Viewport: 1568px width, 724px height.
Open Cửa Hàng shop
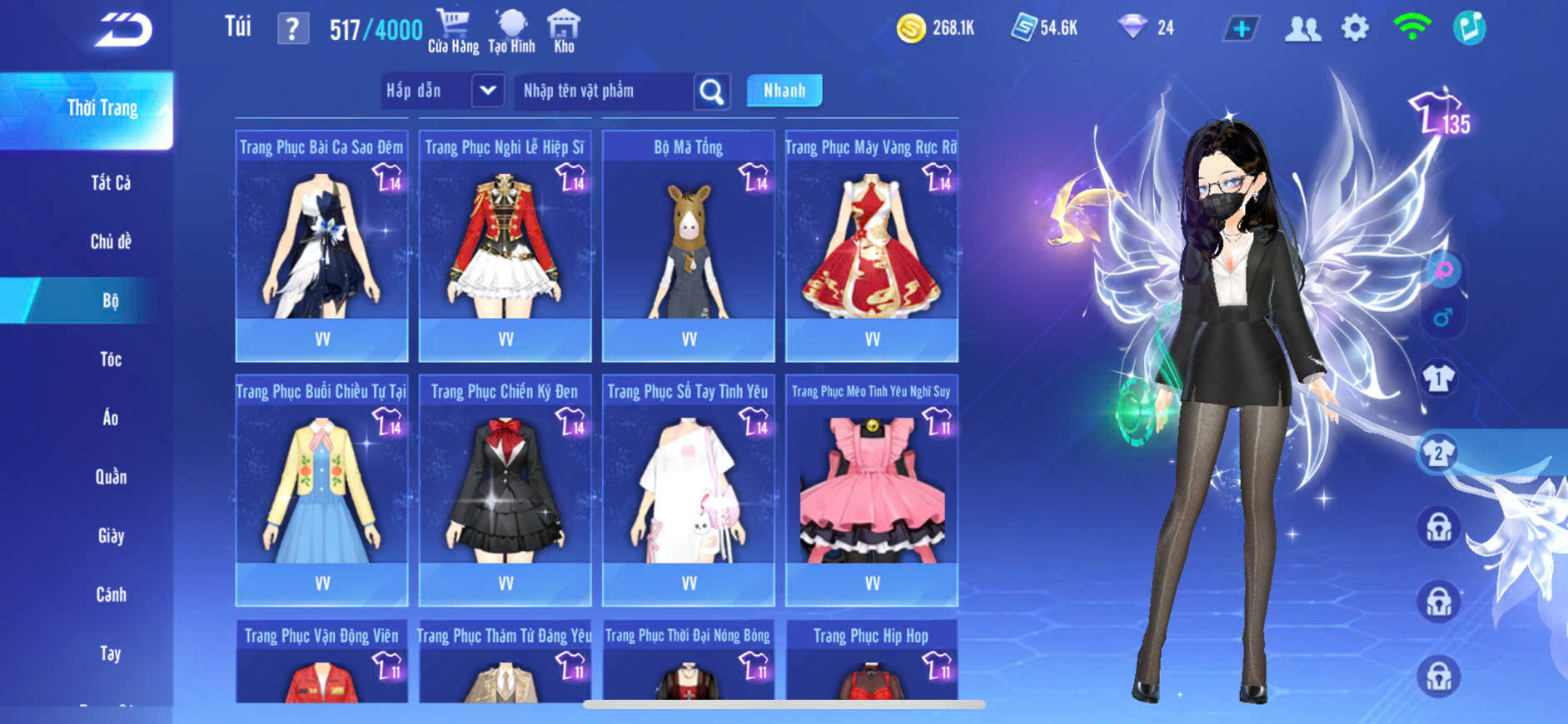click(453, 32)
